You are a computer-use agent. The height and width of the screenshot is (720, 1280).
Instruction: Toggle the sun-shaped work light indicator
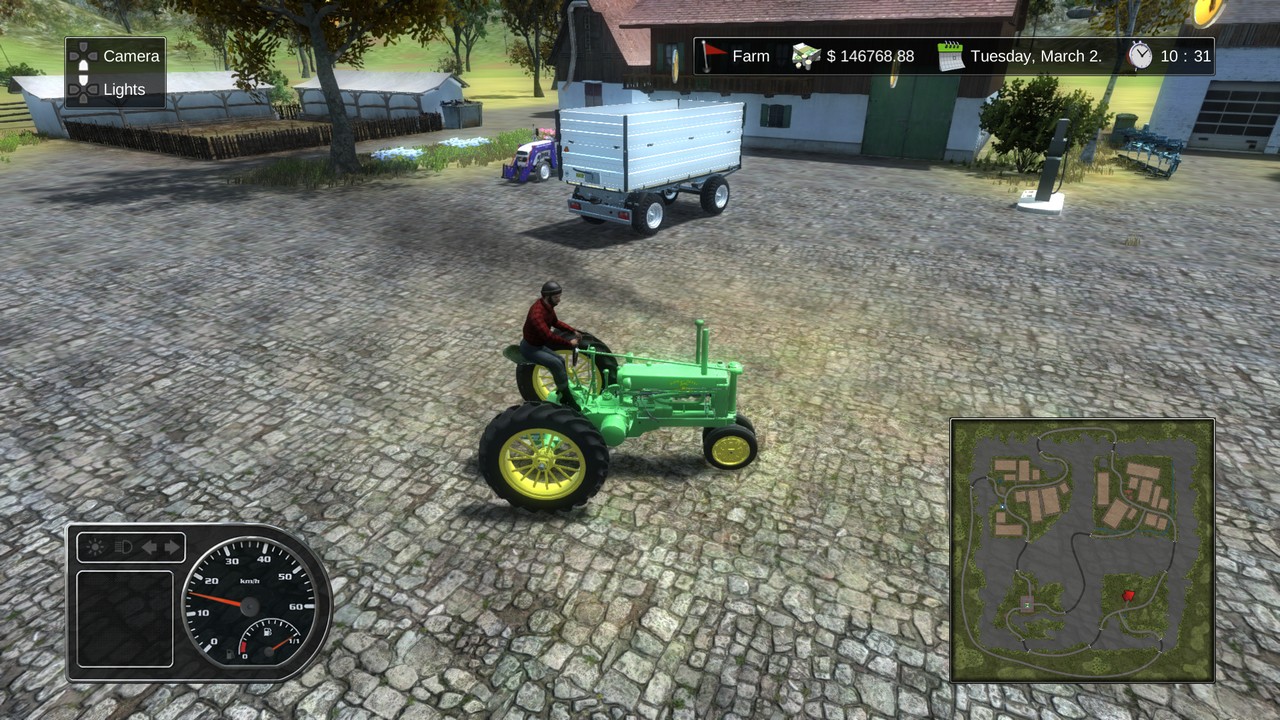(x=96, y=547)
